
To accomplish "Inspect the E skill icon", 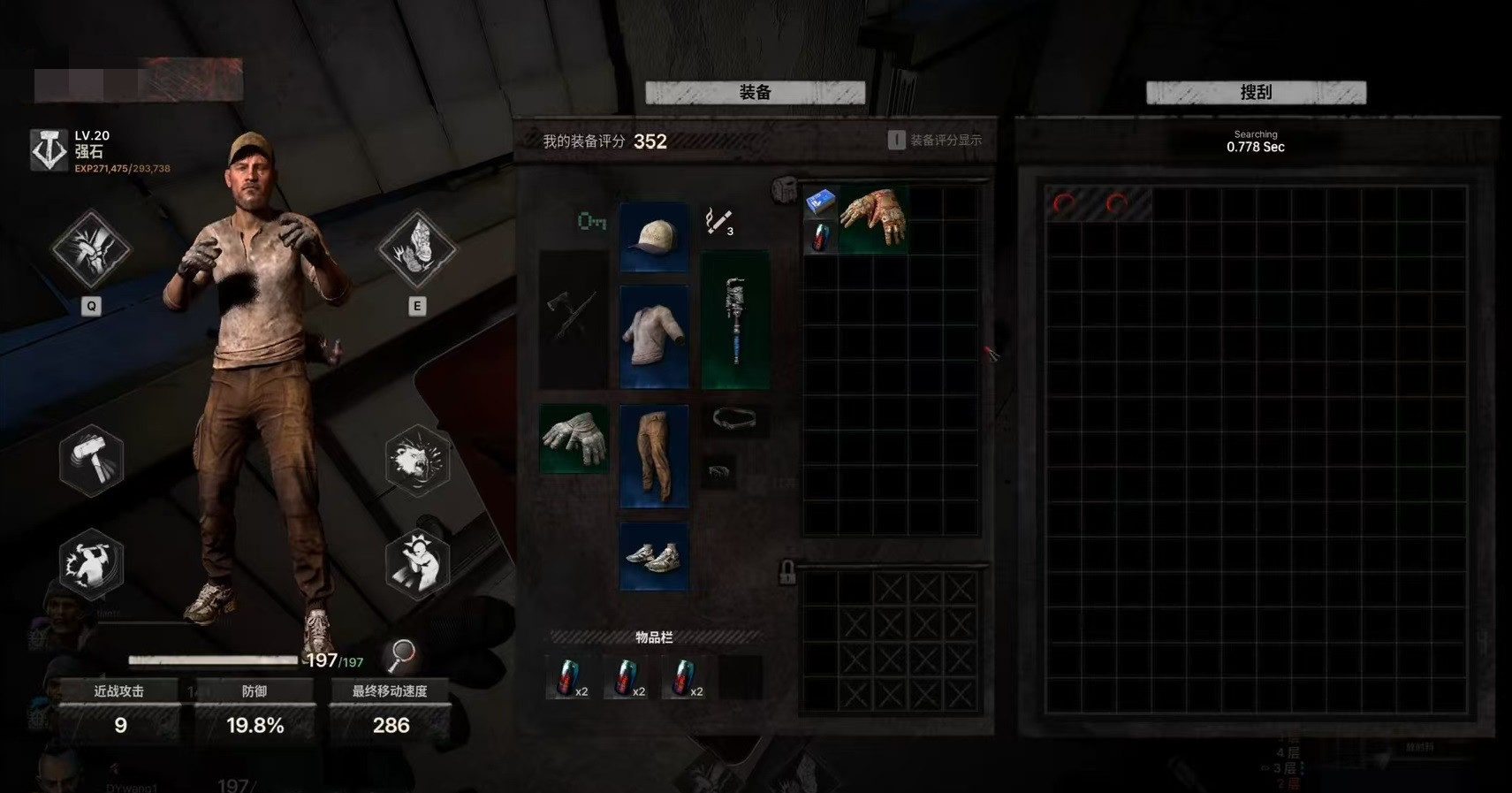I will pyautogui.click(x=417, y=249).
